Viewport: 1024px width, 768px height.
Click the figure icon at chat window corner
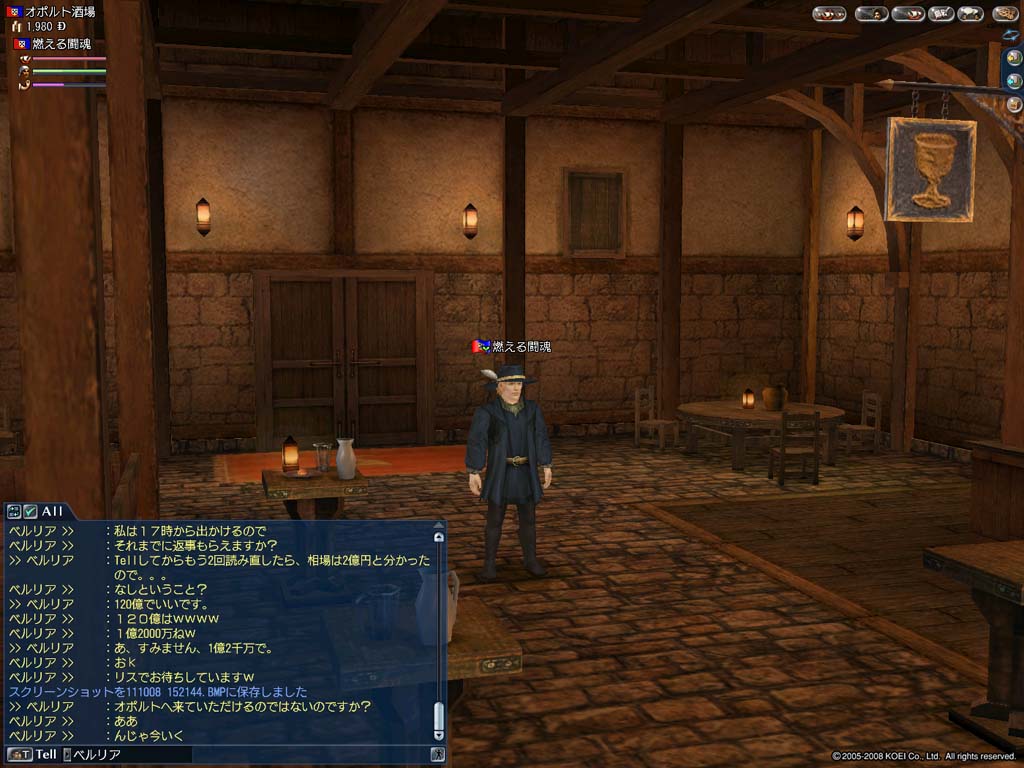tap(437, 754)
